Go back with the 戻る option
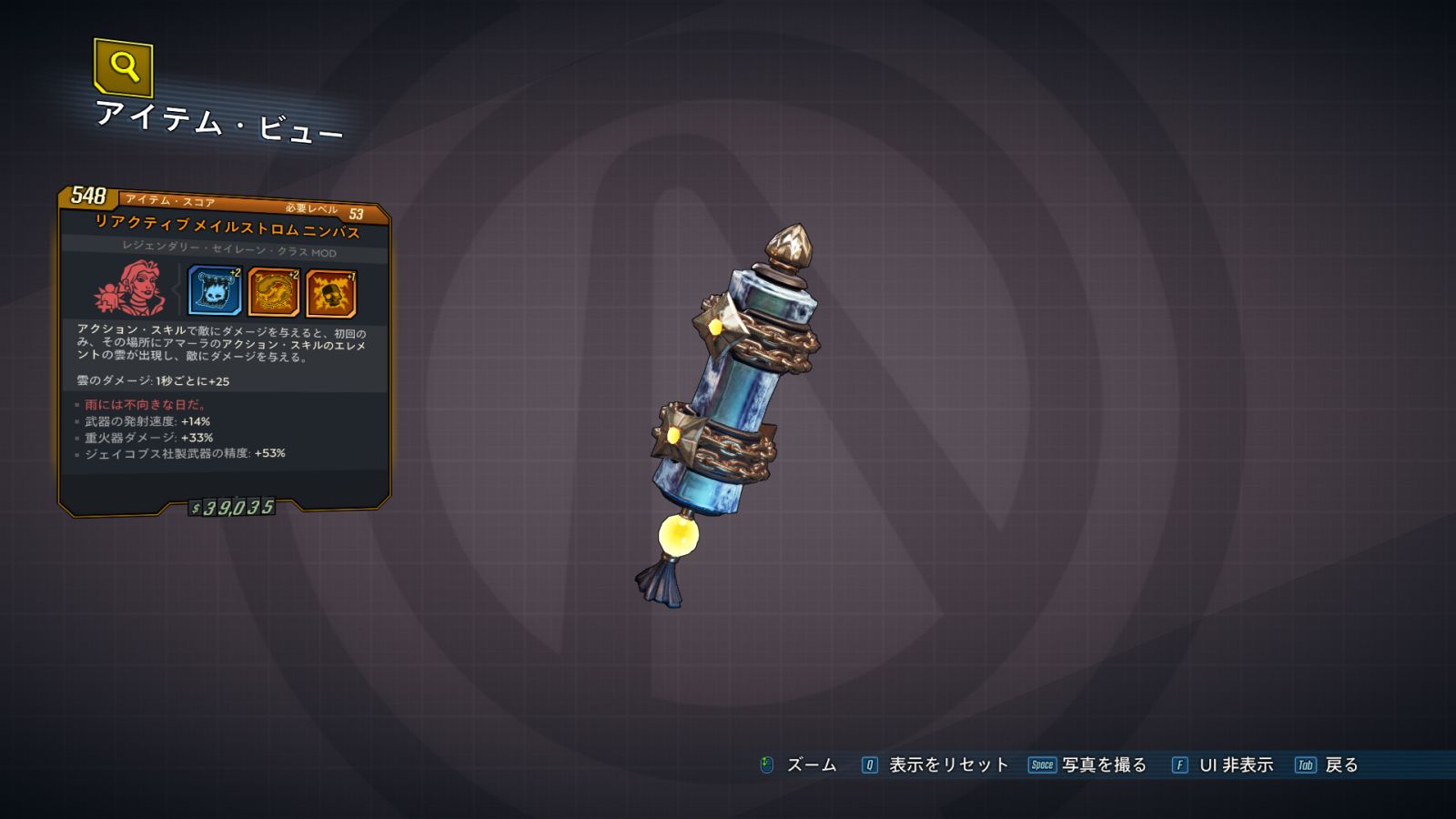 coord(1340,765)
